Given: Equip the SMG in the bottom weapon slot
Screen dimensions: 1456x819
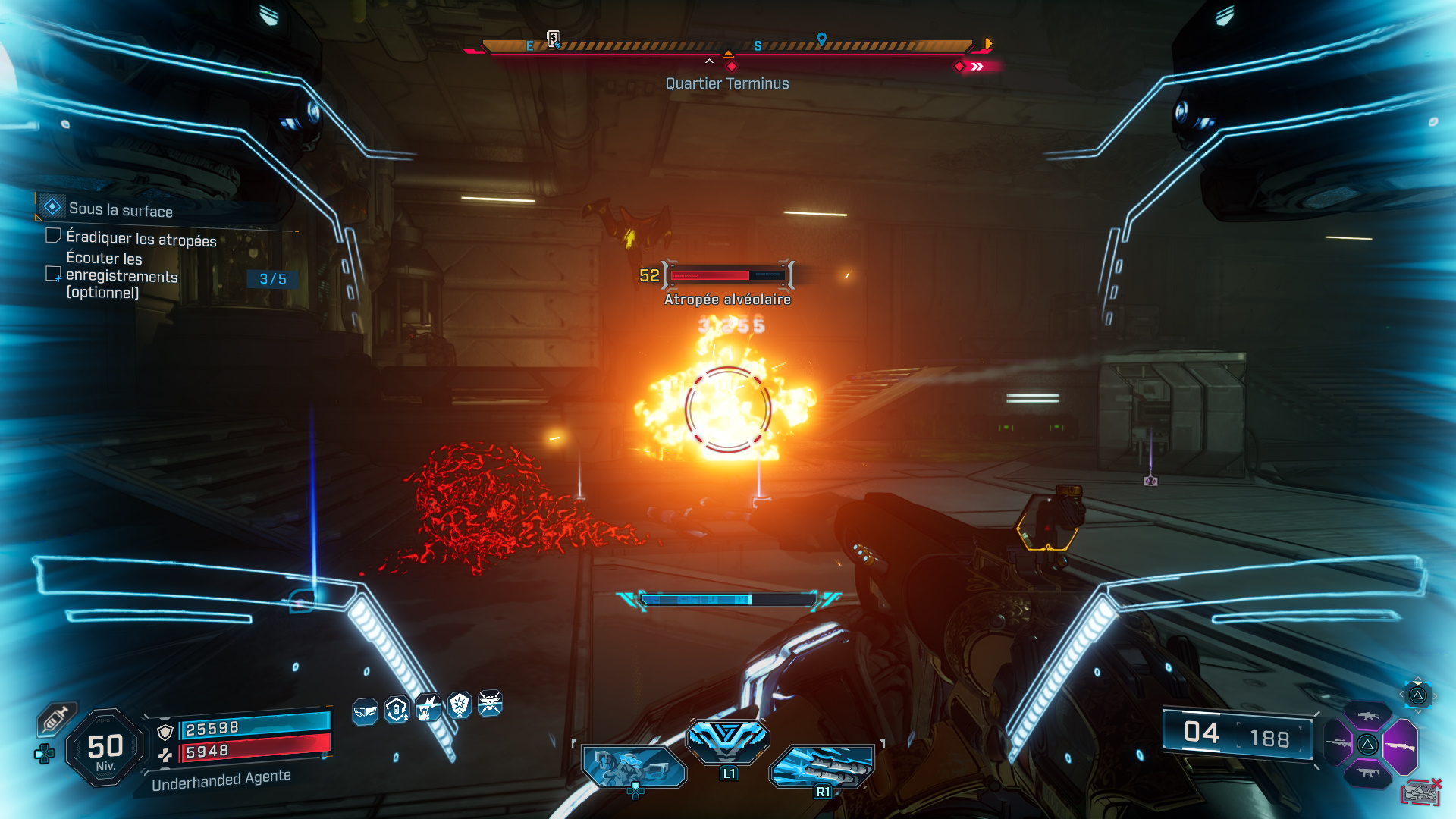Looking at the screenshot, I should (x=1367, y=773).
